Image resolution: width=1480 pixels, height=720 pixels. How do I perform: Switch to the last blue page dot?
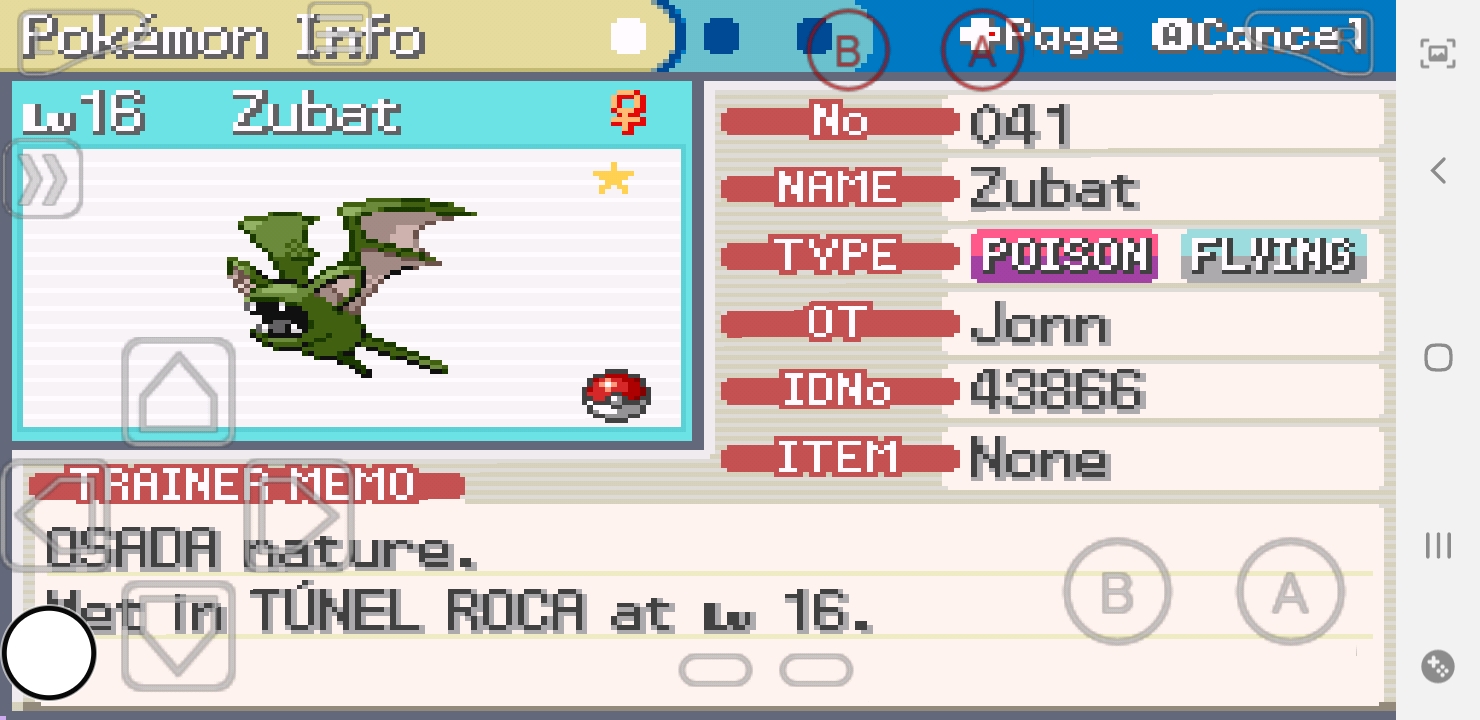pos(816,34)
